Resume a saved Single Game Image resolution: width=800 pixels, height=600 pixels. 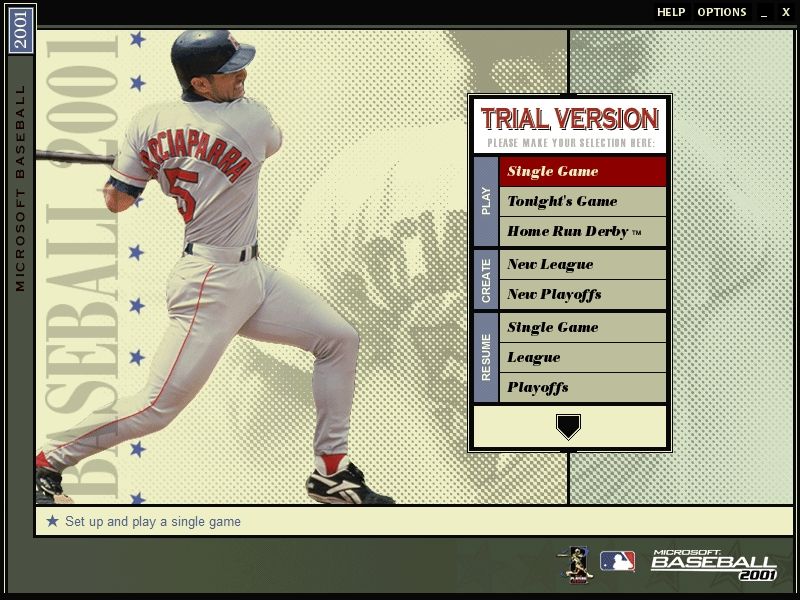(582, 327)
